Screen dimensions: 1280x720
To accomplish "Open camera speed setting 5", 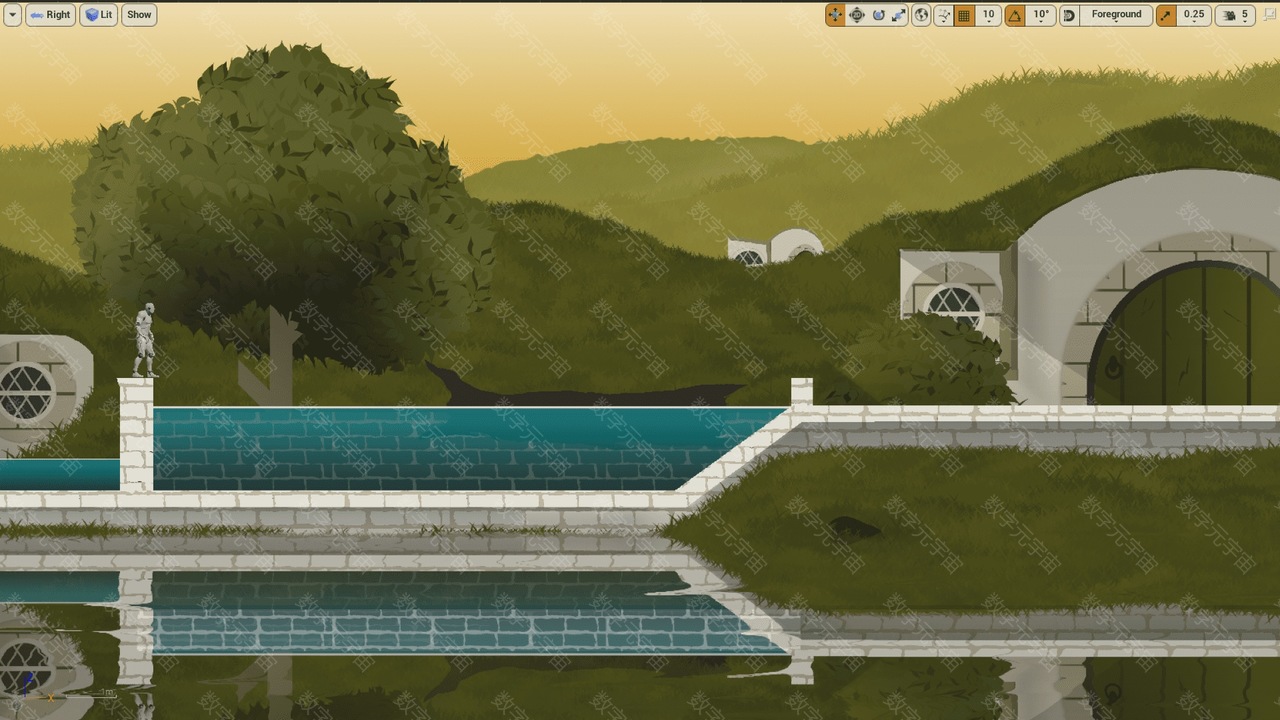I will tap(1236, 15).
